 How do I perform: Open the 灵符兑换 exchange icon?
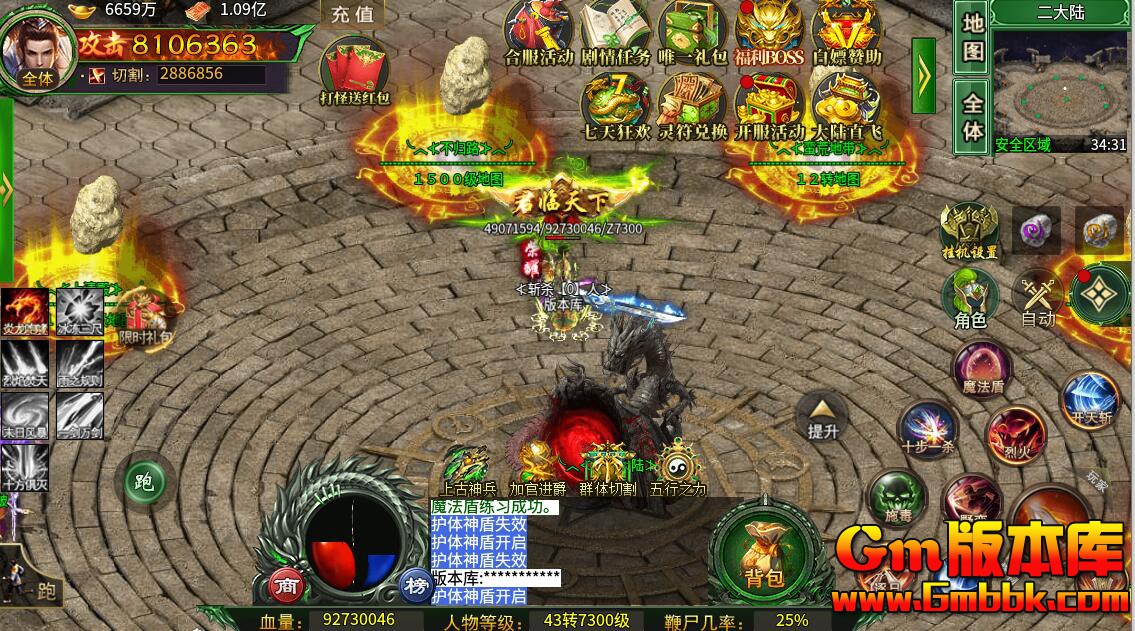692,103
